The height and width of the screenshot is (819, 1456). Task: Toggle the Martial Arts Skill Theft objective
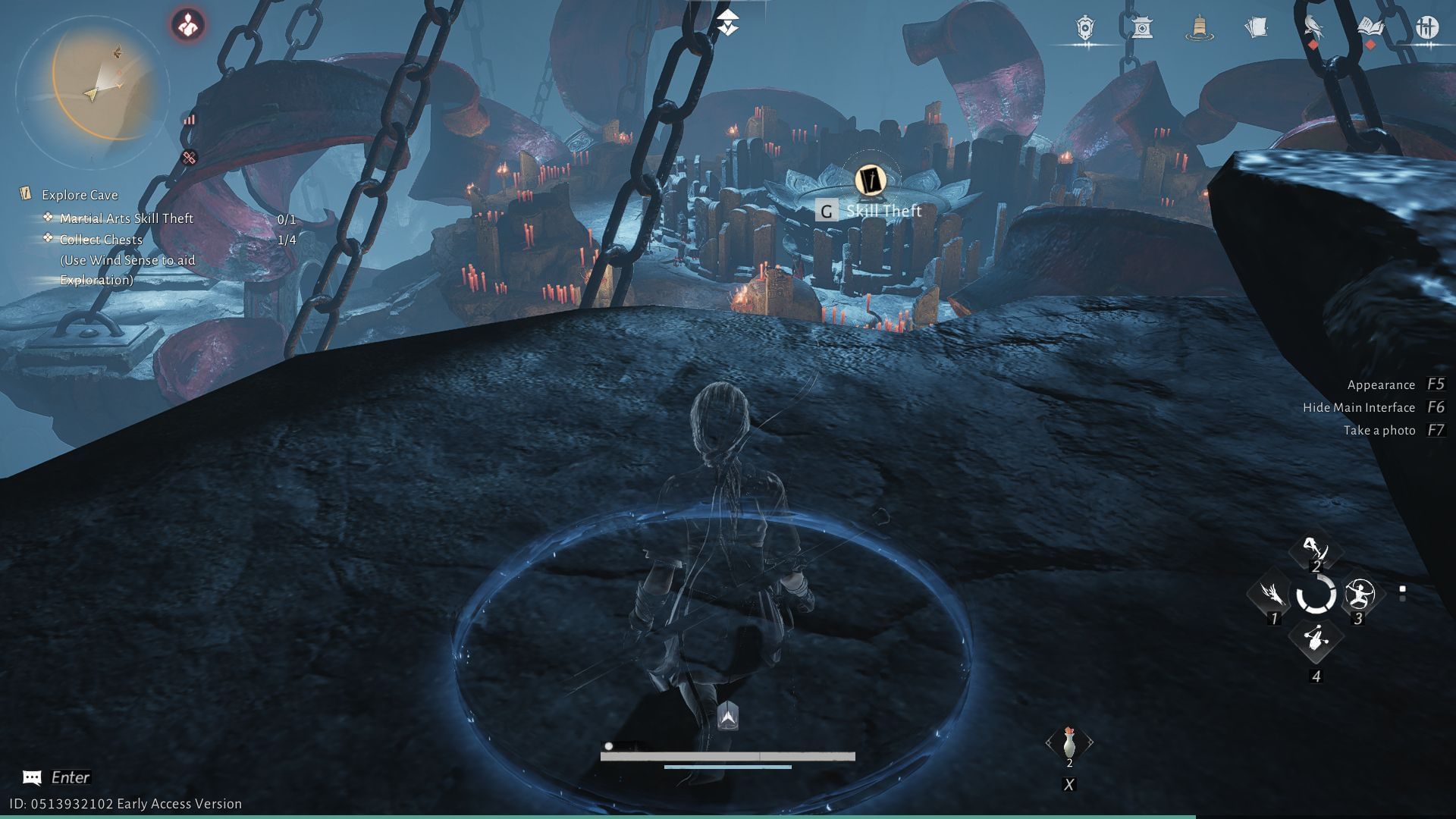(x=126, y=218)
